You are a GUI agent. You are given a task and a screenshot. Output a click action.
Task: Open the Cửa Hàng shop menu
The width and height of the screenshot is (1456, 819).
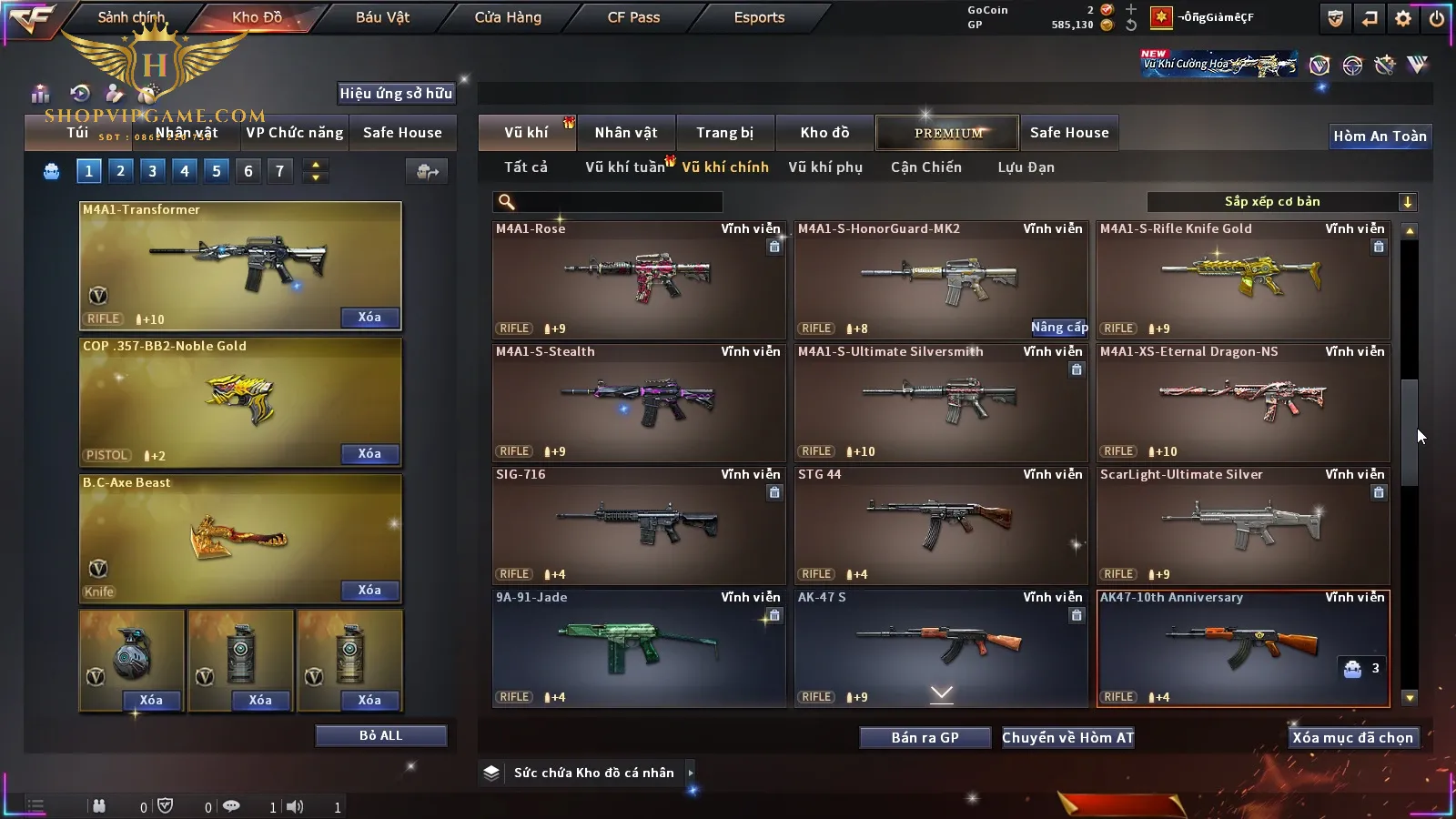point(508,17)
